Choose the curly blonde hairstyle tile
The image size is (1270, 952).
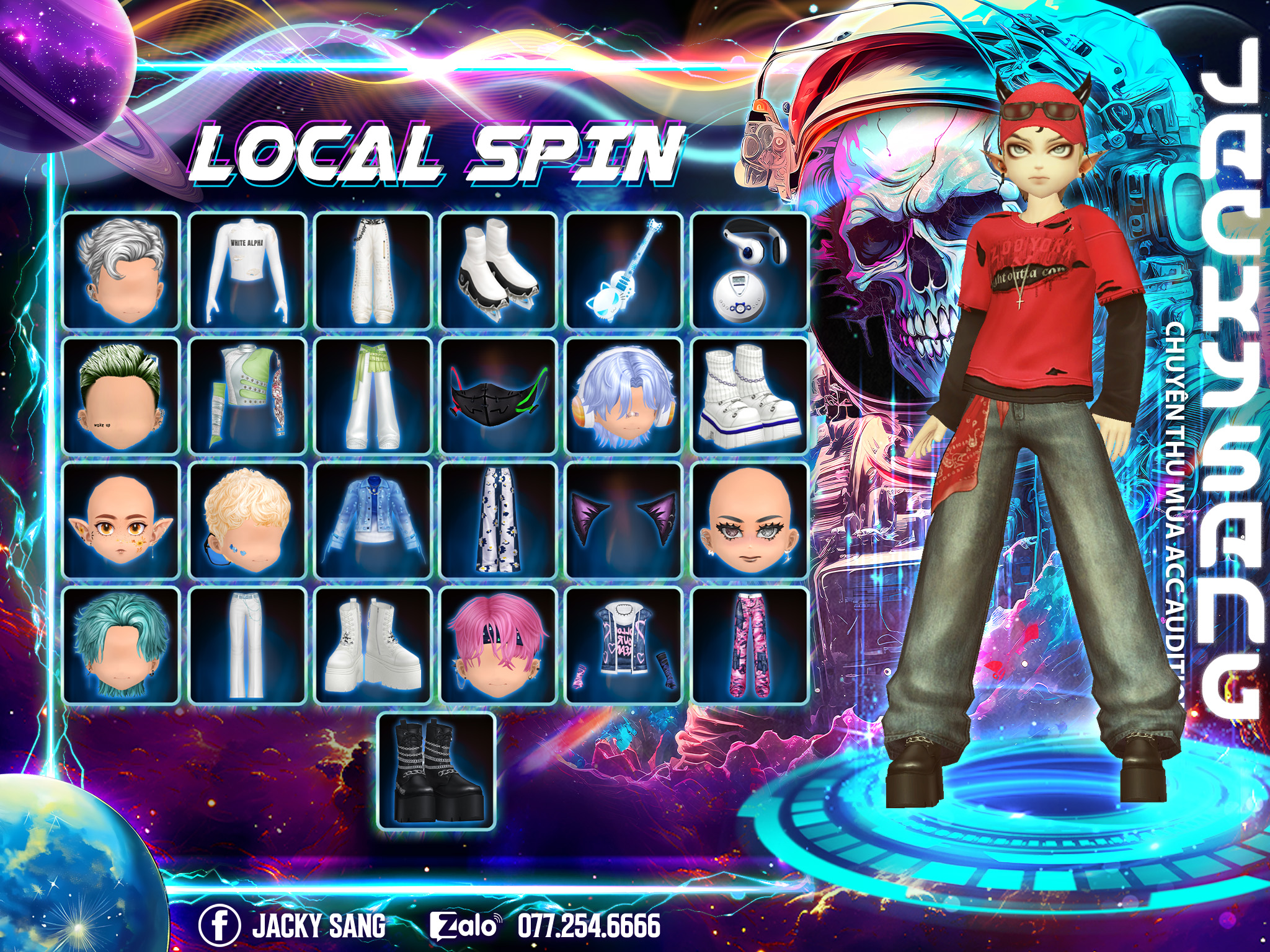click(x=247, y=521)
